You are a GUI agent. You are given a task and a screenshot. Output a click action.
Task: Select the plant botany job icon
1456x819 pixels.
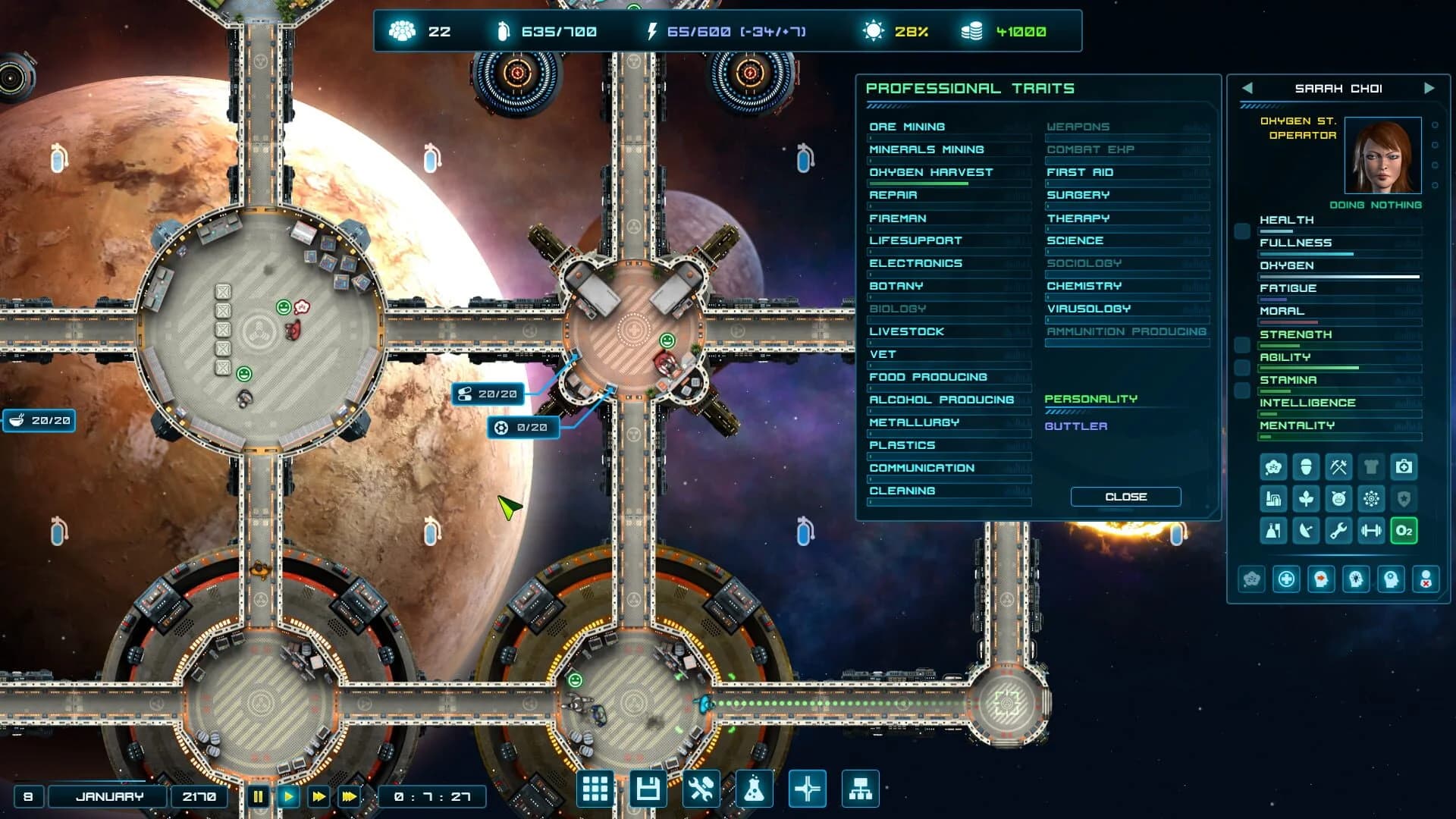click(x=1306, y=499)
